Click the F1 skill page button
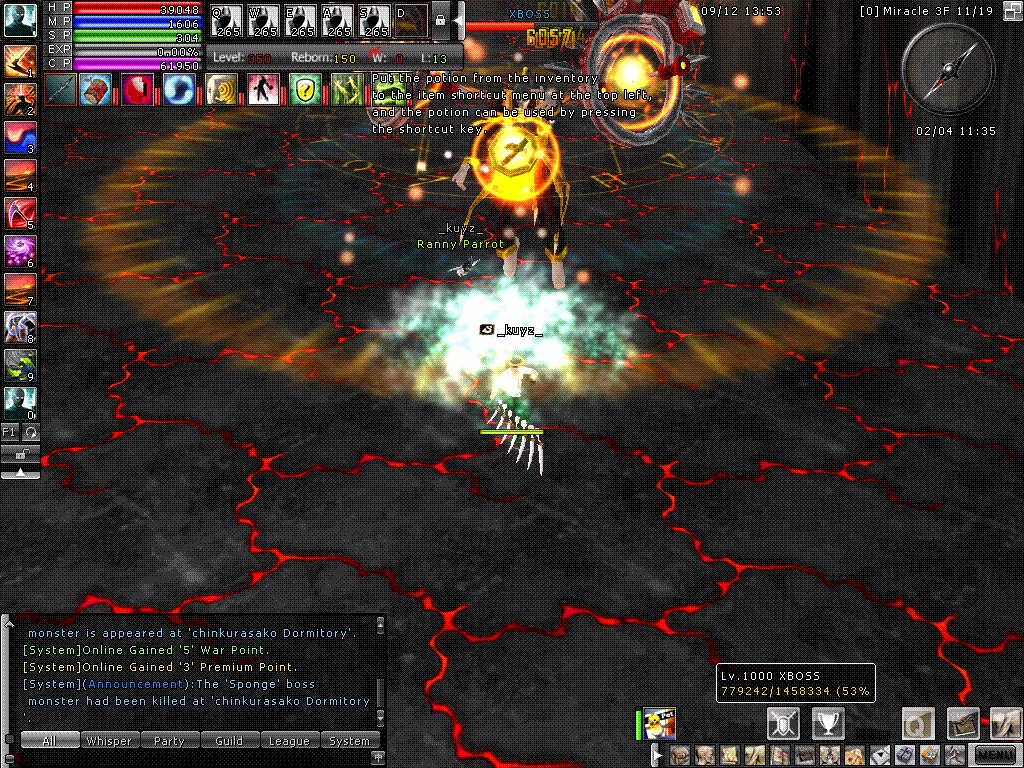The height and width of the screenshot is (768, 1024). 10,431
